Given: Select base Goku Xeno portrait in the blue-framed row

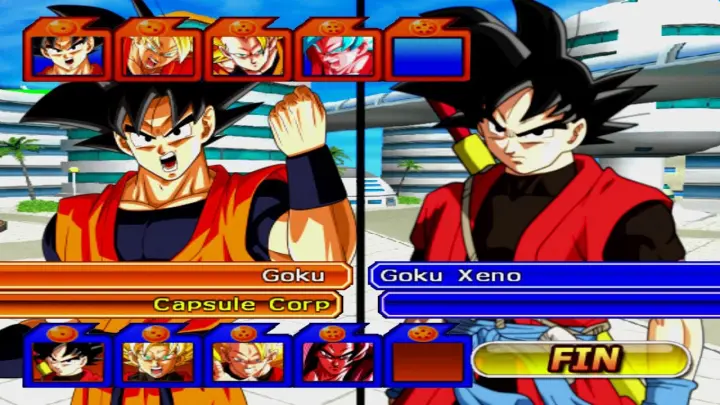Looking at the screenshot, I should coord(67,360).
